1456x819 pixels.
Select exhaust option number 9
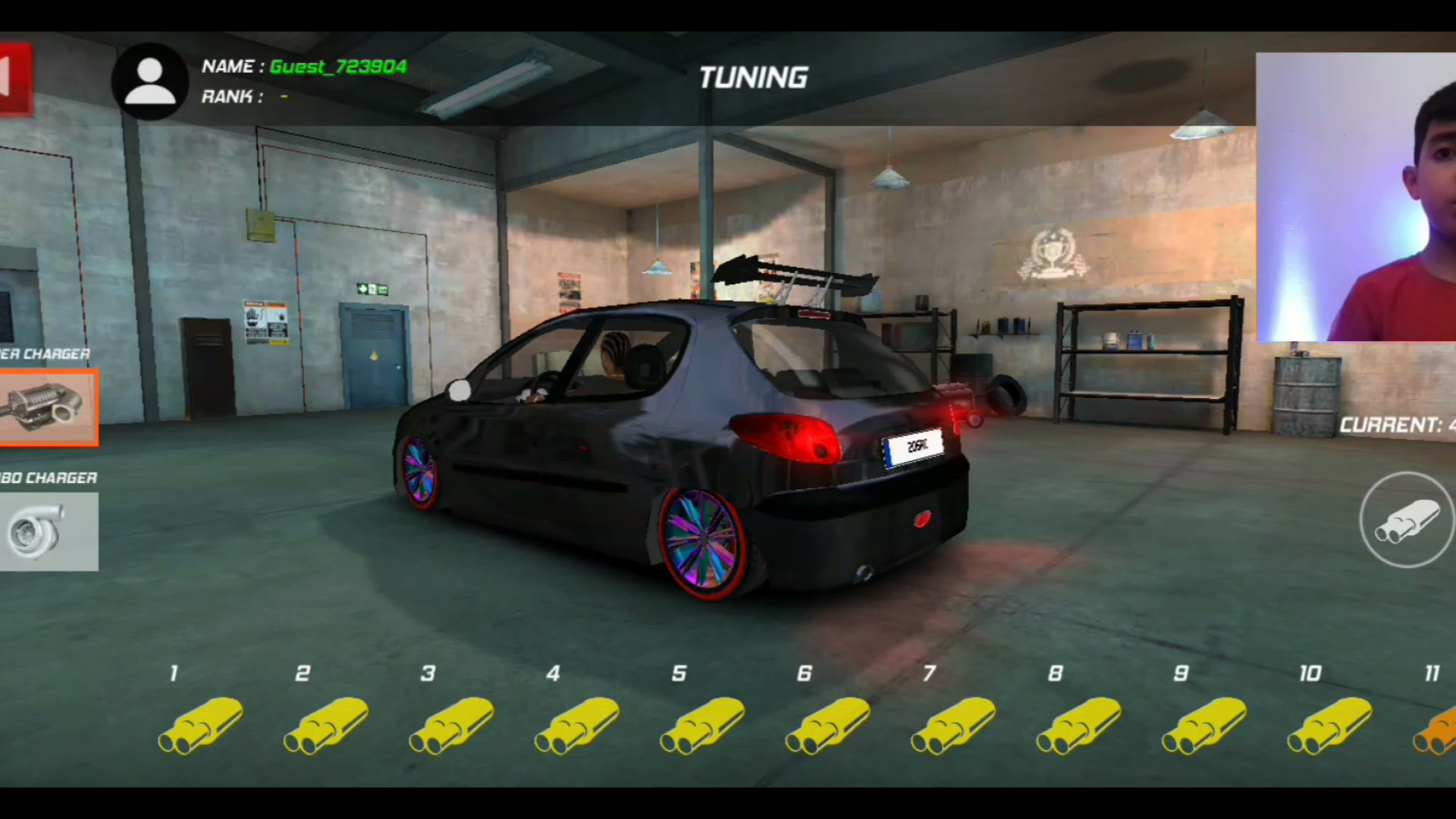coord(1204,725)
